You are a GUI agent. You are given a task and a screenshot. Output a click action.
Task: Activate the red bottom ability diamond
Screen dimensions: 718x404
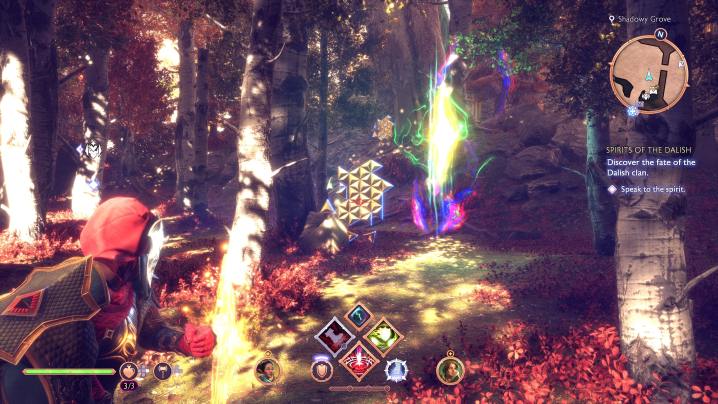coord(358,362)
